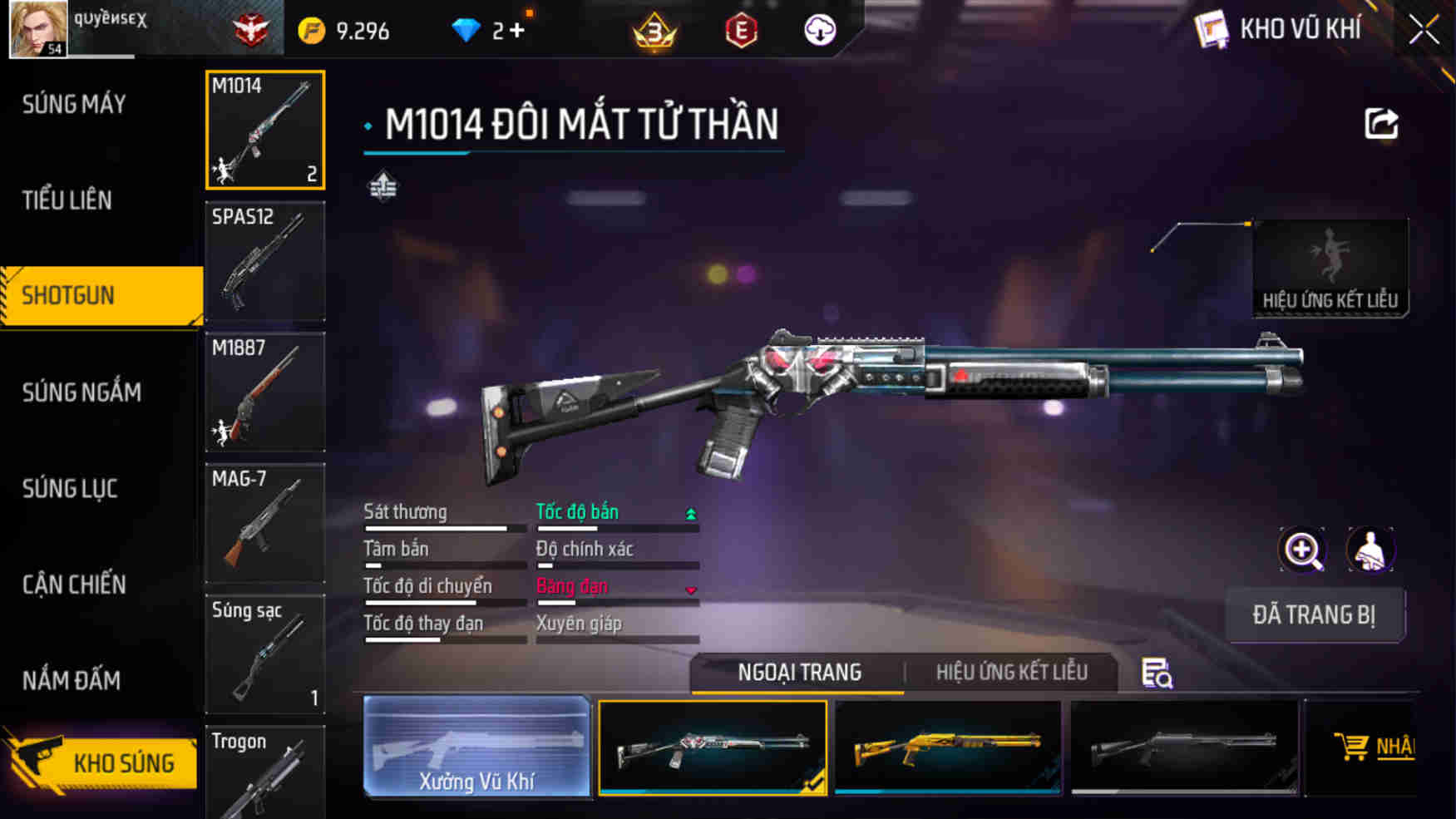The width and height of the screenshot is (1456, 819).
Task: Switch to Nắm Đấm category
Action: [72, 681]
